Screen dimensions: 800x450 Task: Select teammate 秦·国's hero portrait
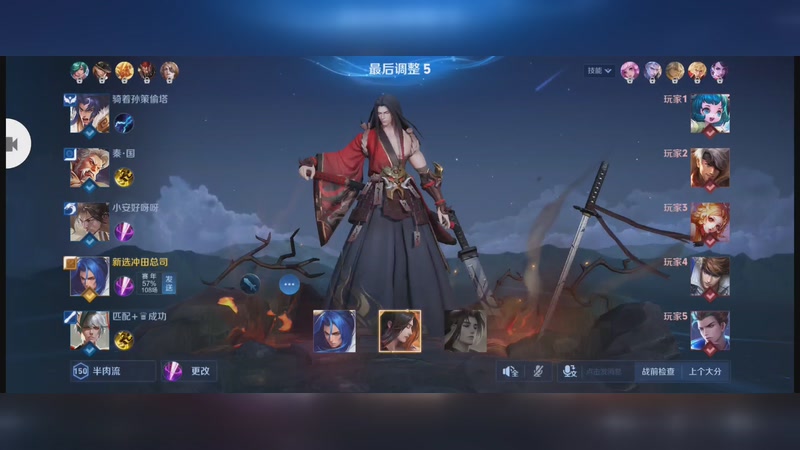[89, 168]
